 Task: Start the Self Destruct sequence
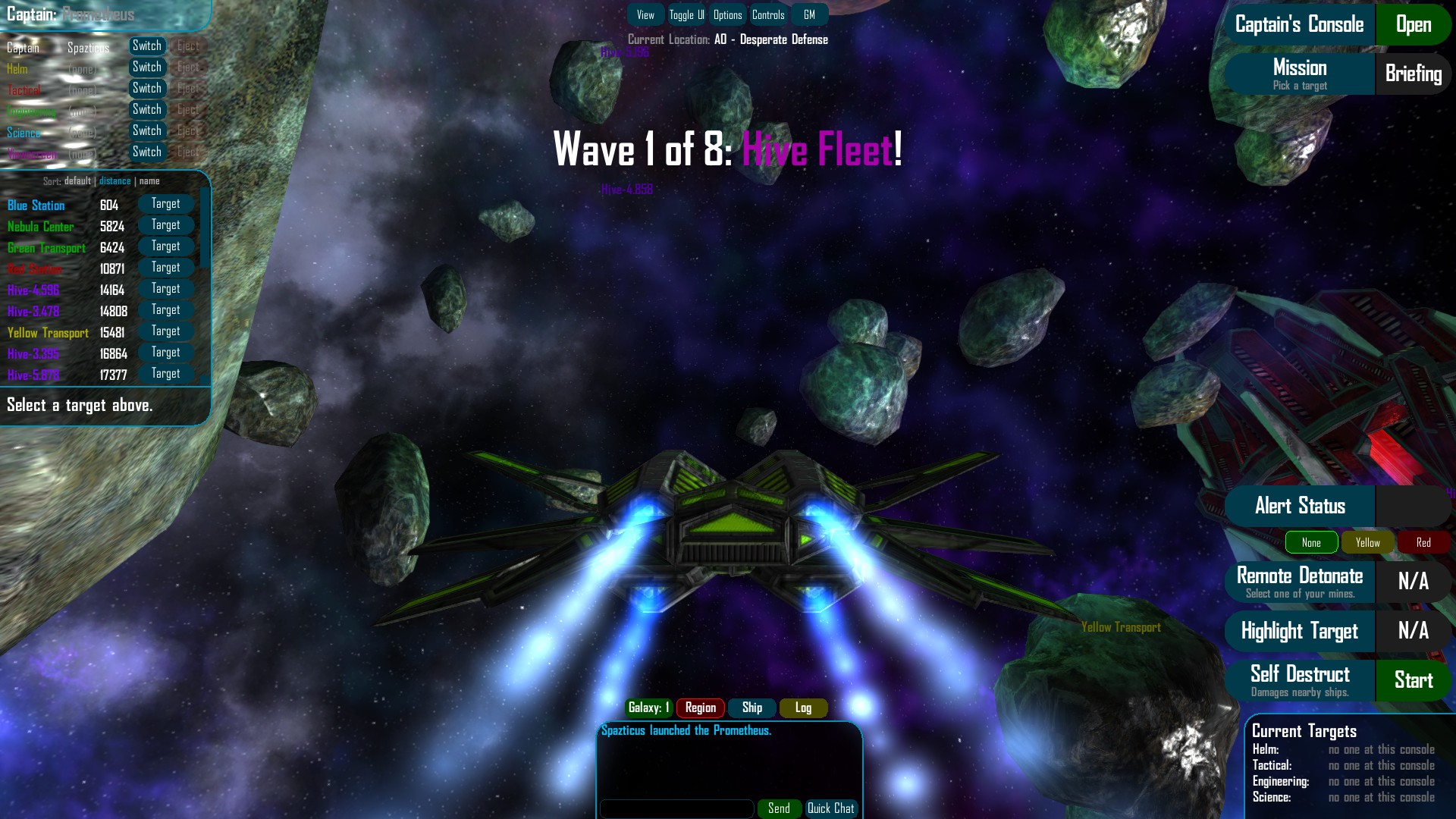[x=1413, y=680]
